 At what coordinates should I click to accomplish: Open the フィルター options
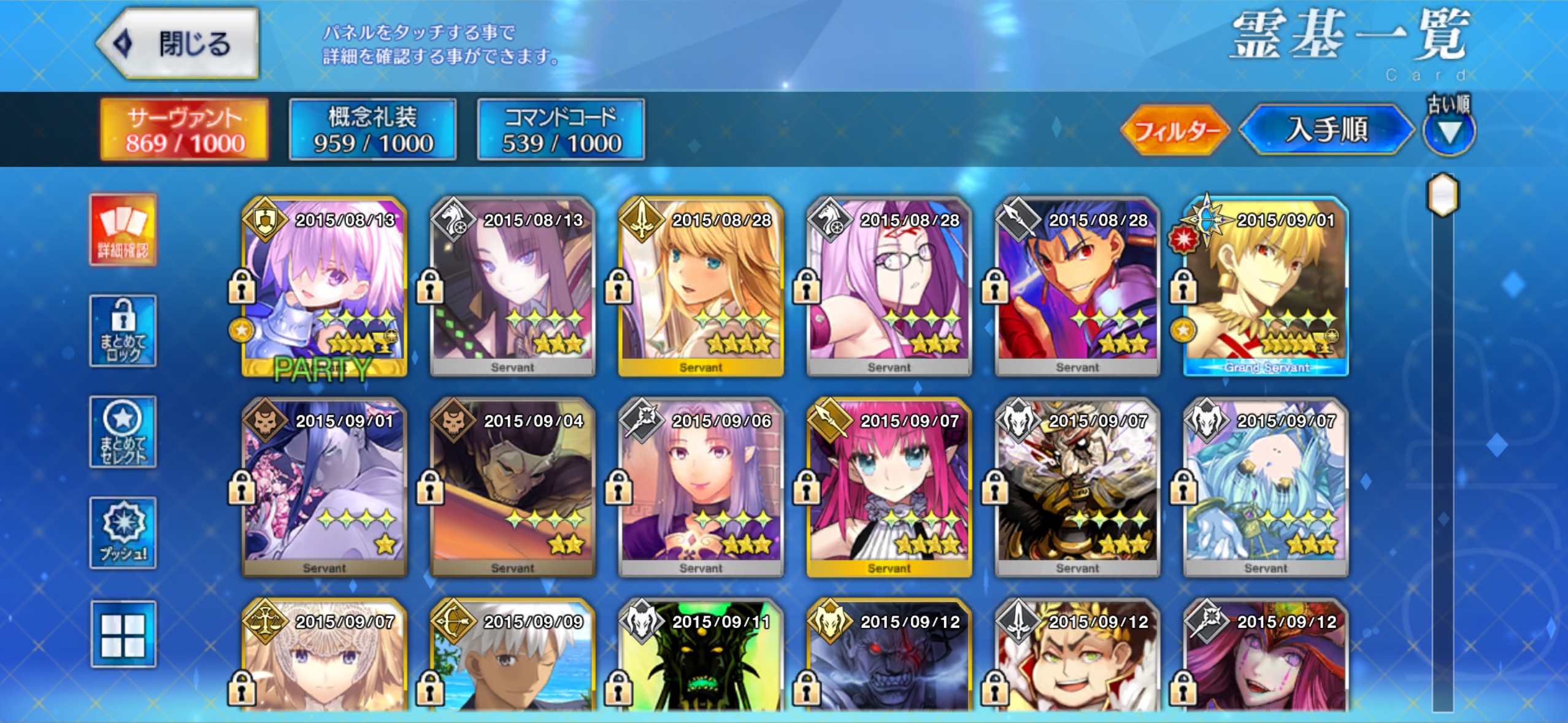click(x=1175, y=131)
